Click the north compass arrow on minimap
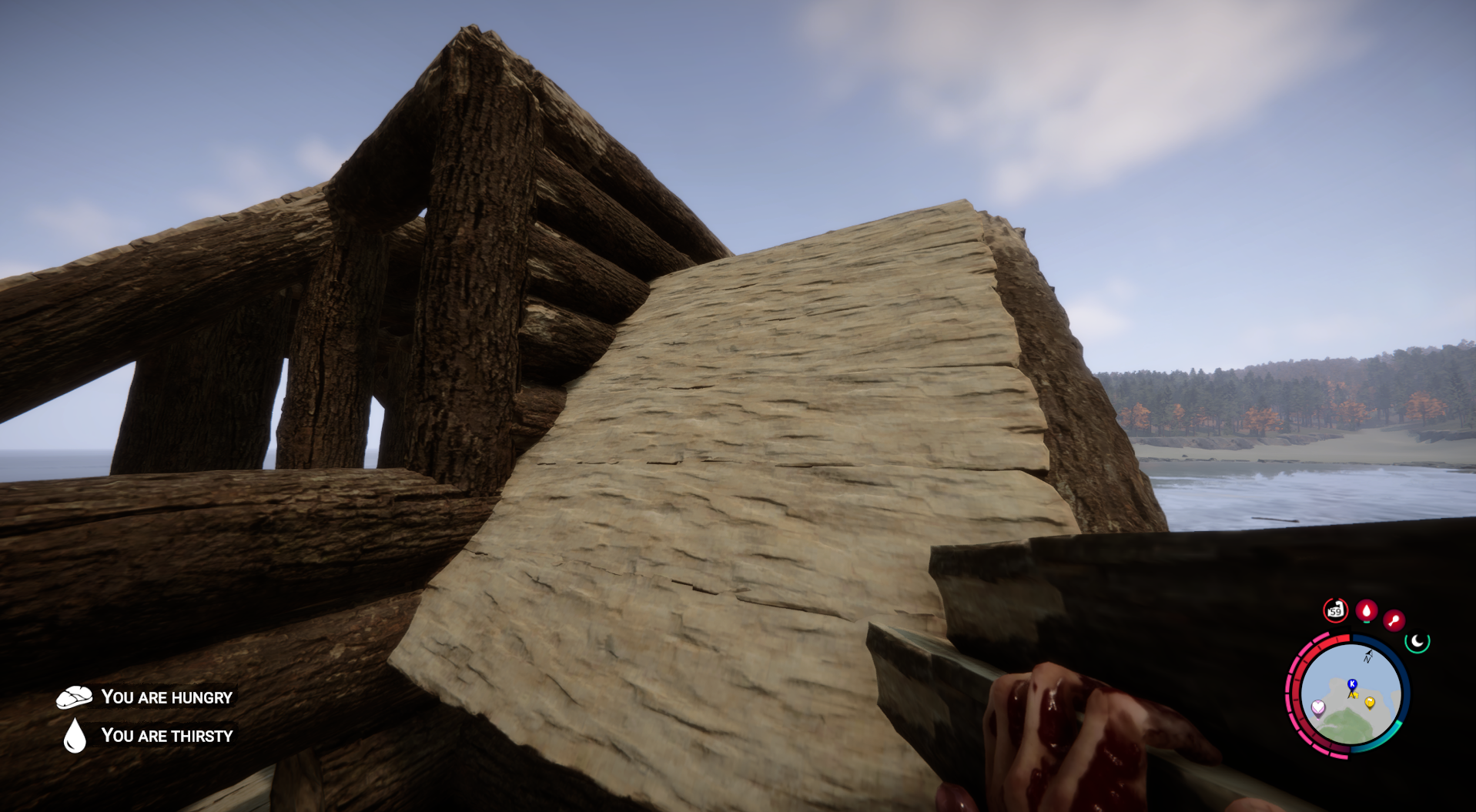The image size is (1476, 812). click(1368, 656)
